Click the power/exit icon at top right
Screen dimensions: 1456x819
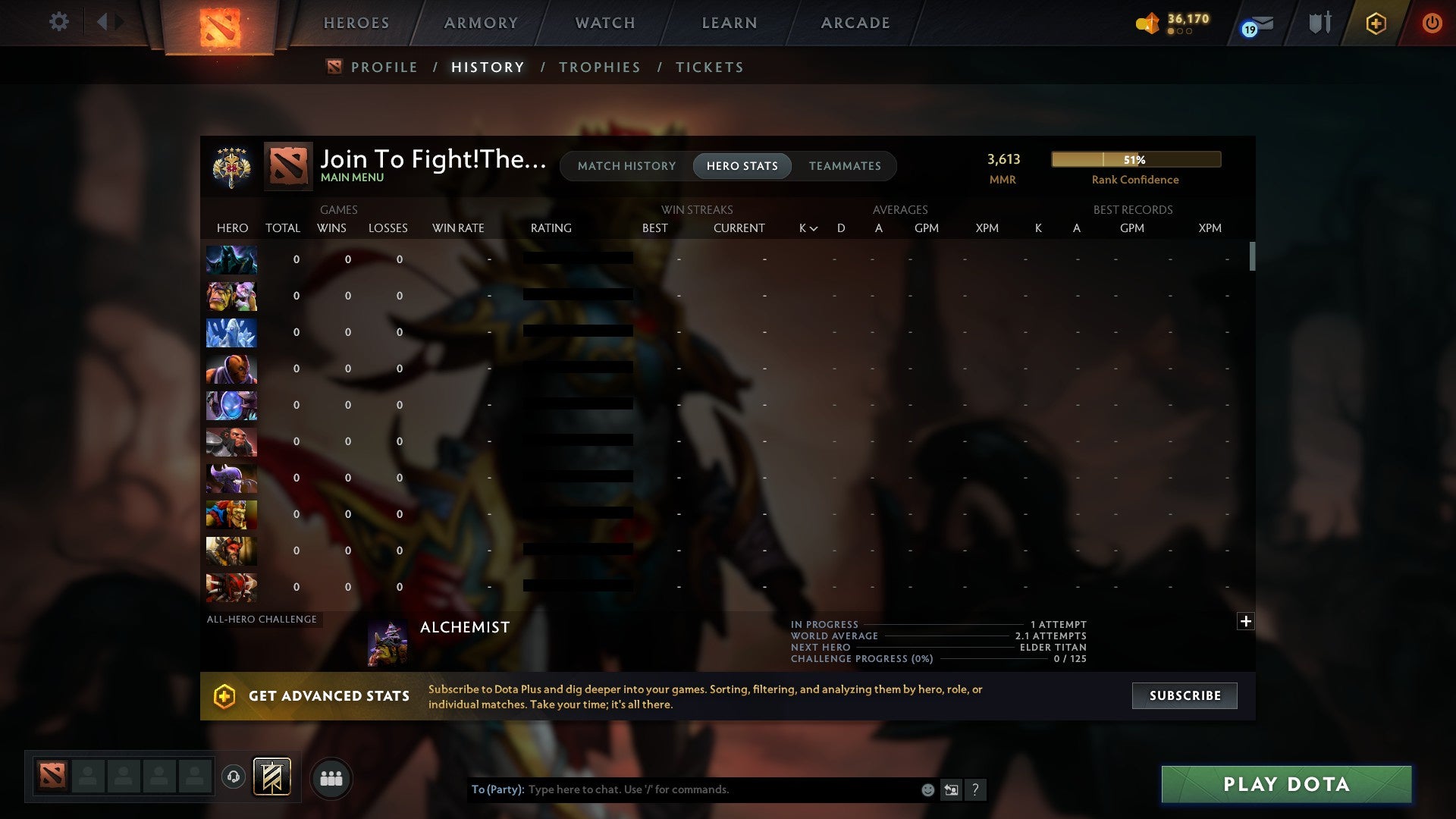1432,23
